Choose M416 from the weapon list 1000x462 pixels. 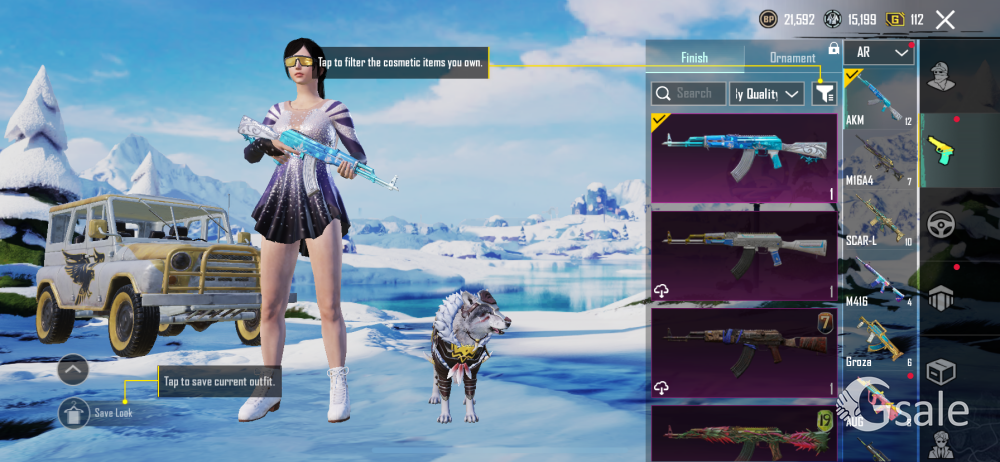tap(879, 278)
